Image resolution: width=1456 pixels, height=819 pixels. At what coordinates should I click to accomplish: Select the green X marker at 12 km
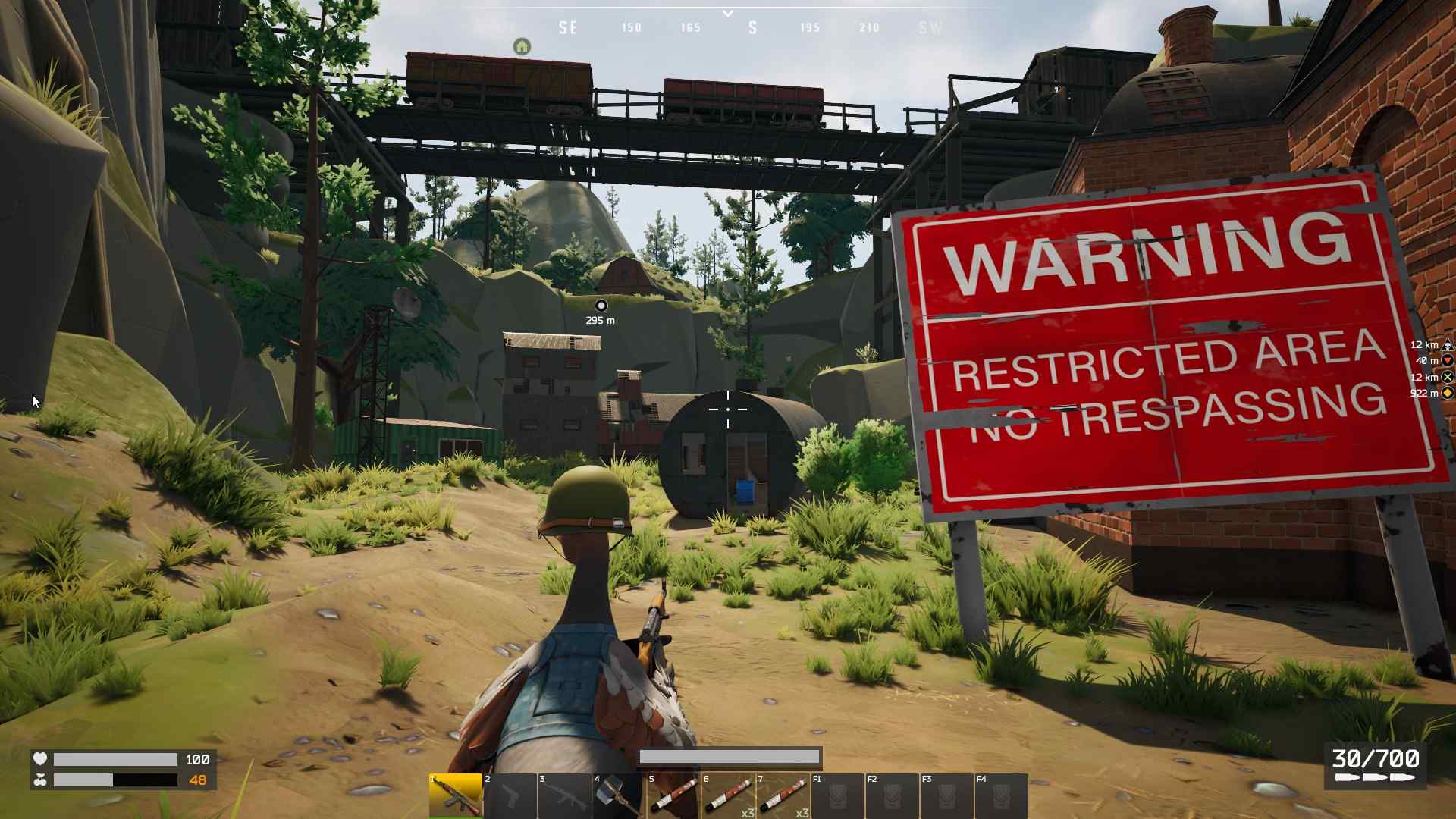pyautogui.click(x=1447, y=377)
